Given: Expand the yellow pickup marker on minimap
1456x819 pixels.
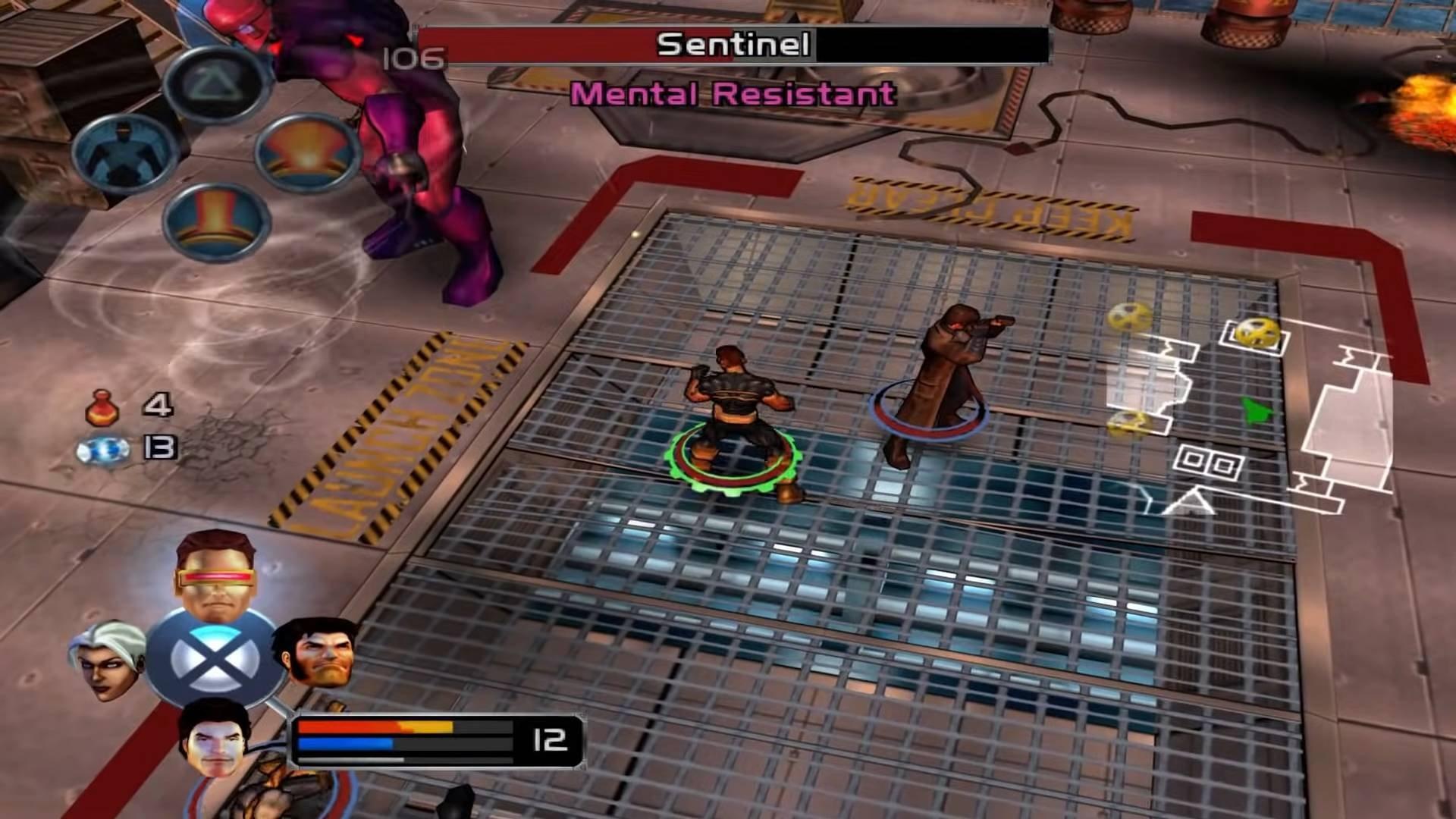Looking at the screenshot, I should click(x=1255, y=334).
